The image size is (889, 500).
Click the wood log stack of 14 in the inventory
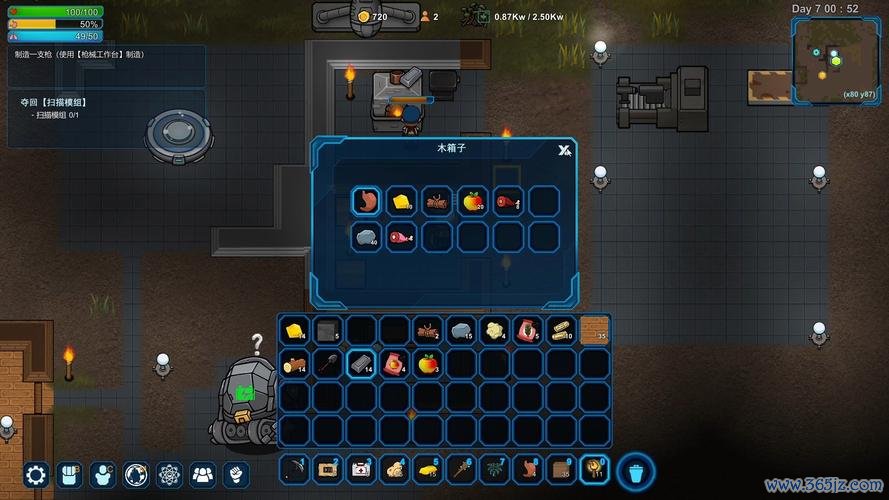[x=294, y=363]
